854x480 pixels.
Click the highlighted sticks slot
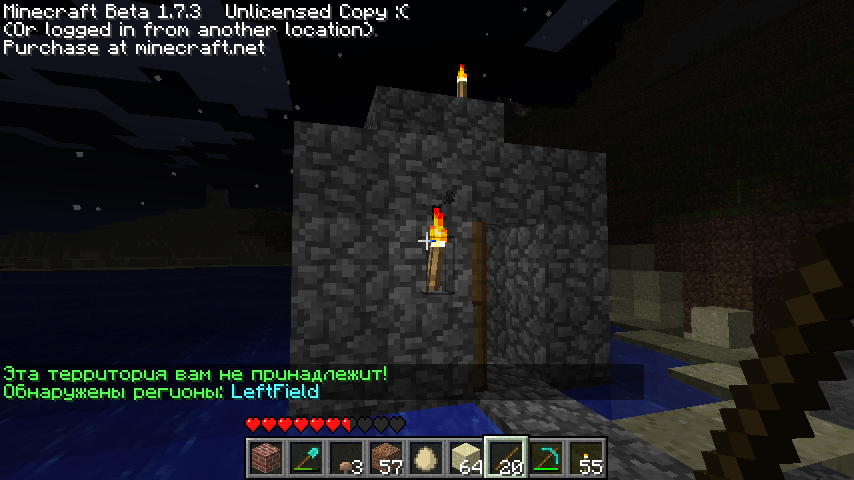point(506,458)
